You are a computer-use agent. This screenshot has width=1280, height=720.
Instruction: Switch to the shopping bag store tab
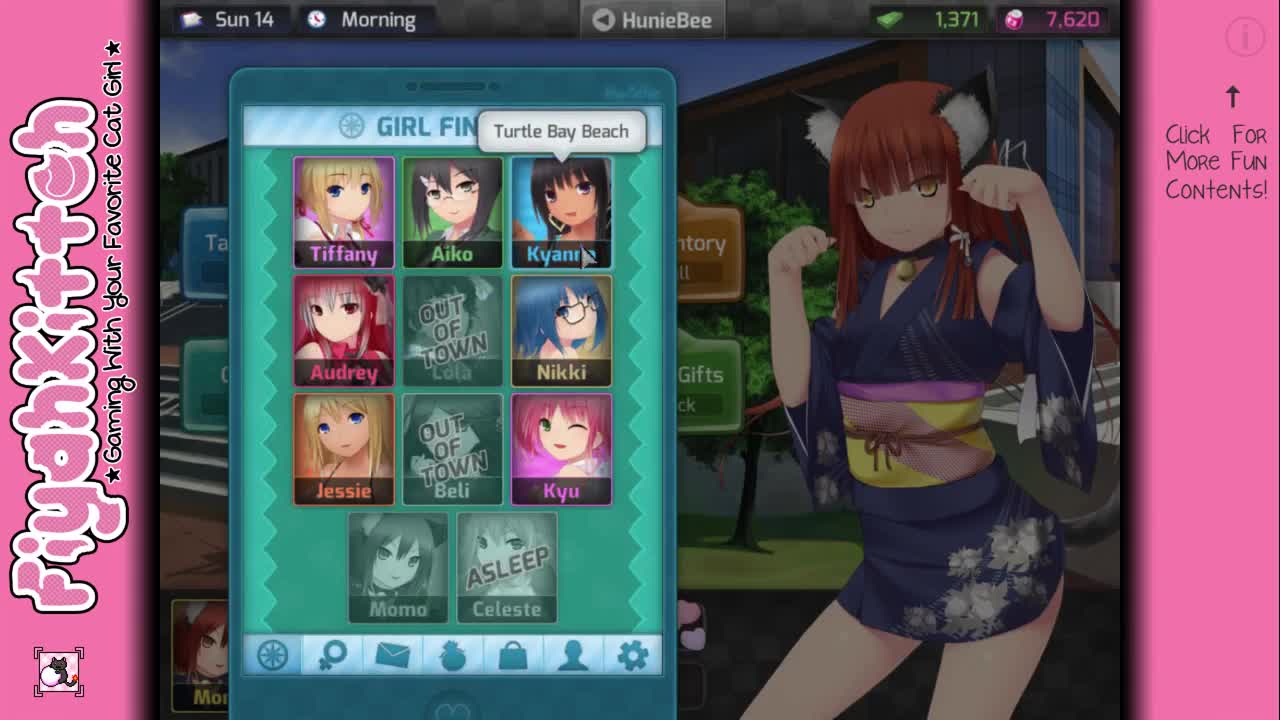tap(513, 655)
